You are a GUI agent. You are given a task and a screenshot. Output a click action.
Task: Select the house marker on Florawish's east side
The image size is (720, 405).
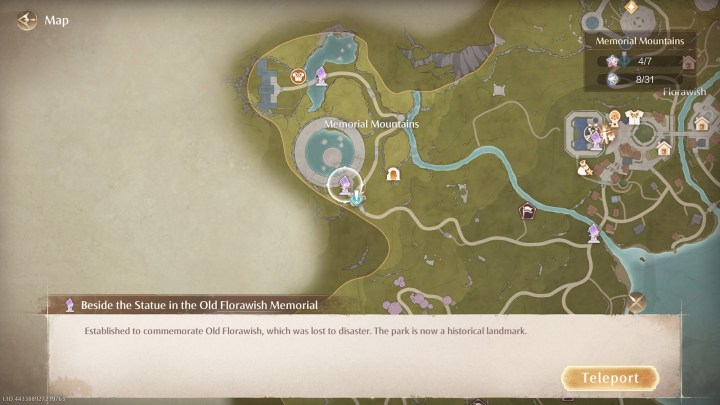click(x=701, y=123)
